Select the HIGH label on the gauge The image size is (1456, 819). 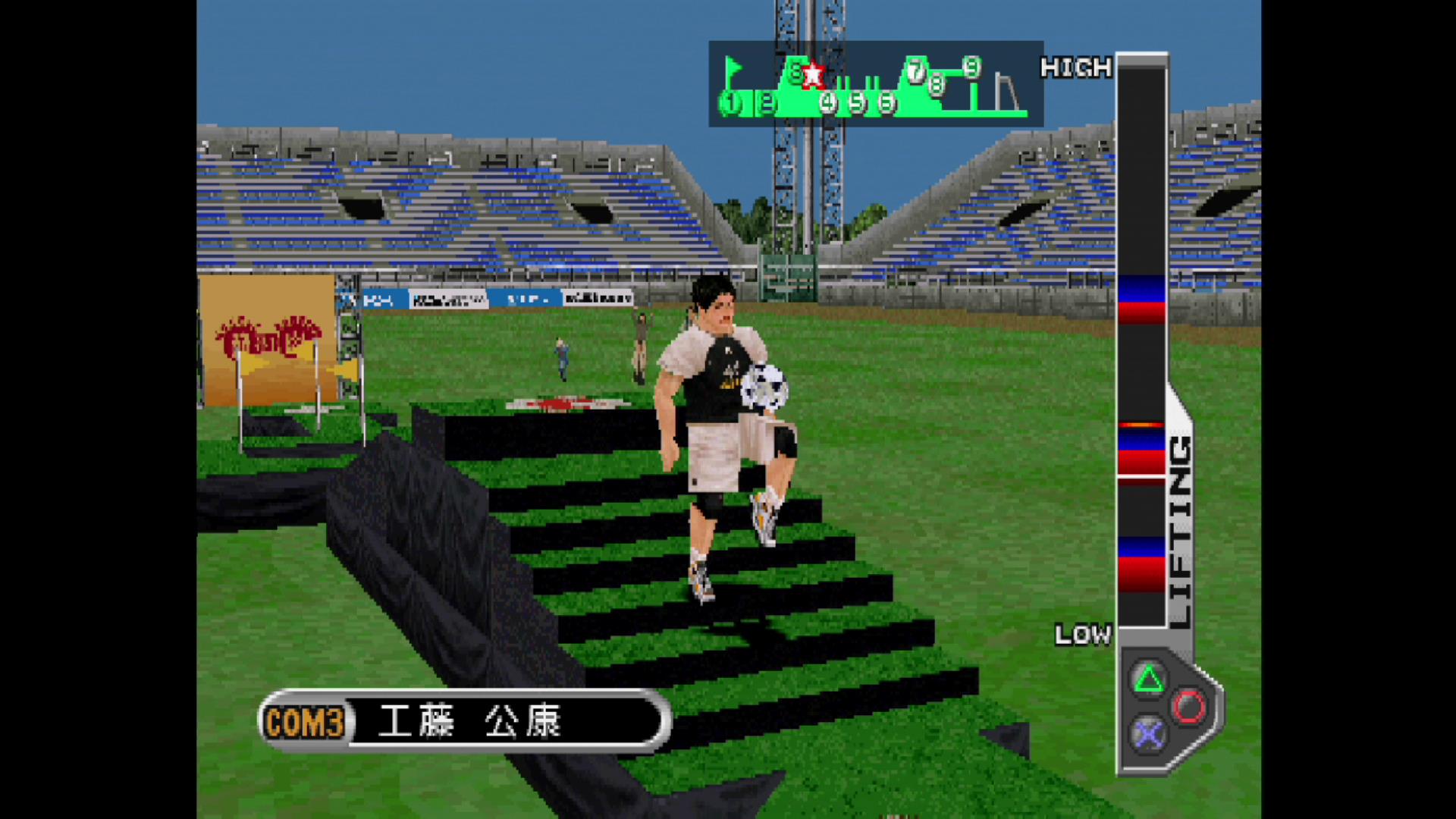[1077, 68]
